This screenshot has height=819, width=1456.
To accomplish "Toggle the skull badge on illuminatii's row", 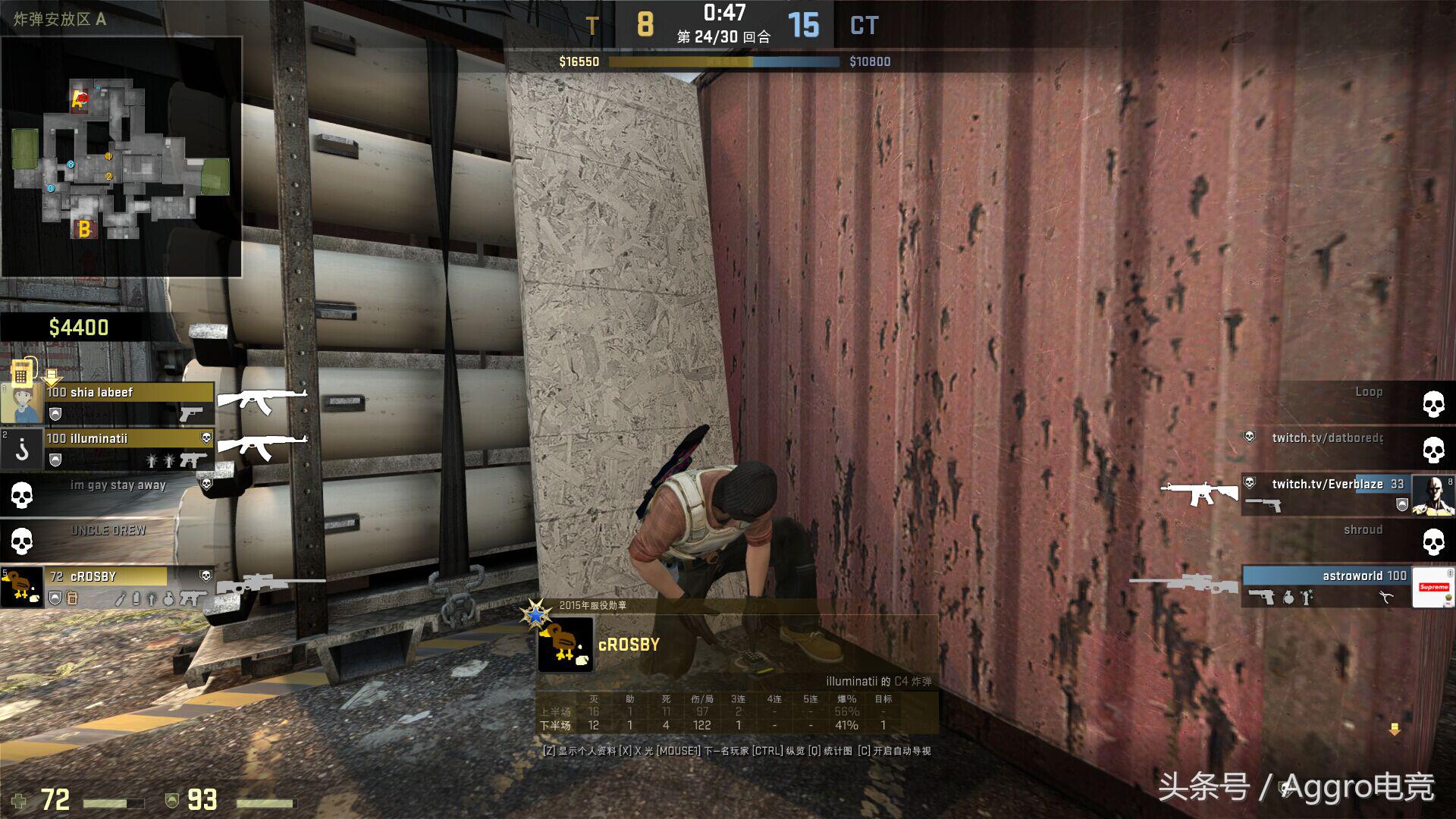I will click(206, 438).
